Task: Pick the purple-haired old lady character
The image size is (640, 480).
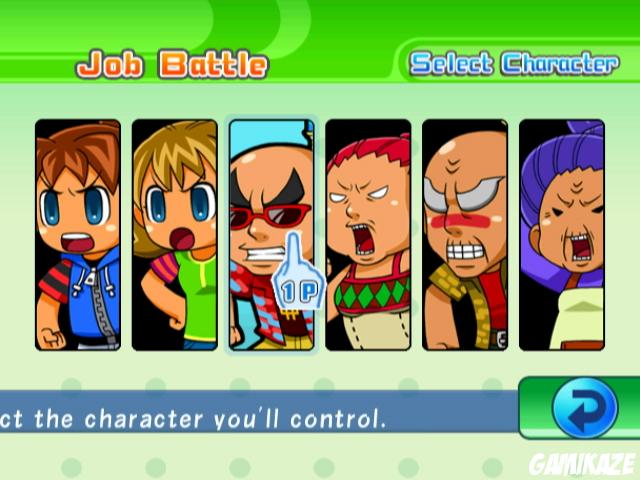Action: point(561,235)
